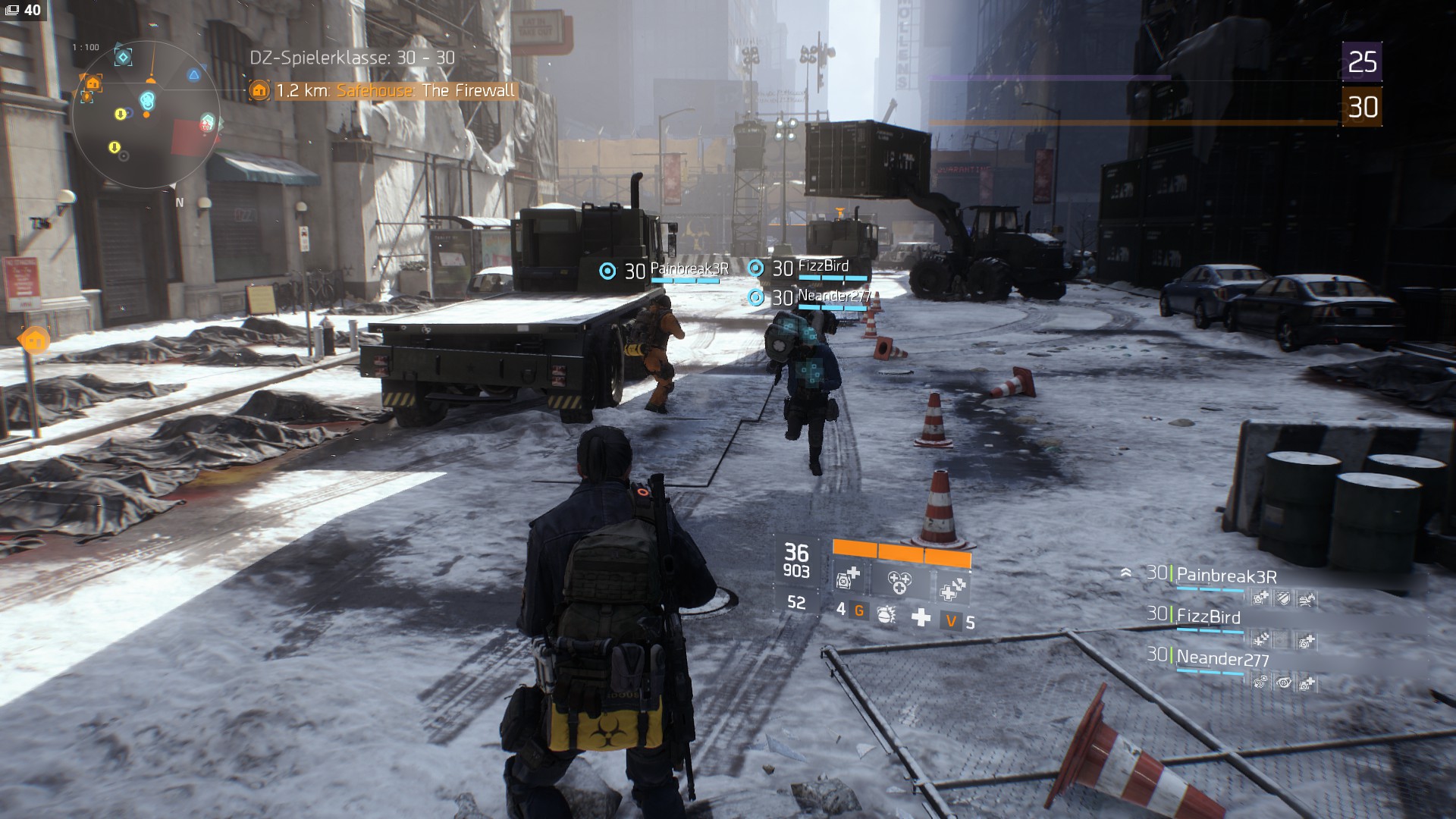
Task: Select the grenade icon
Action: [x=885, y=615]
